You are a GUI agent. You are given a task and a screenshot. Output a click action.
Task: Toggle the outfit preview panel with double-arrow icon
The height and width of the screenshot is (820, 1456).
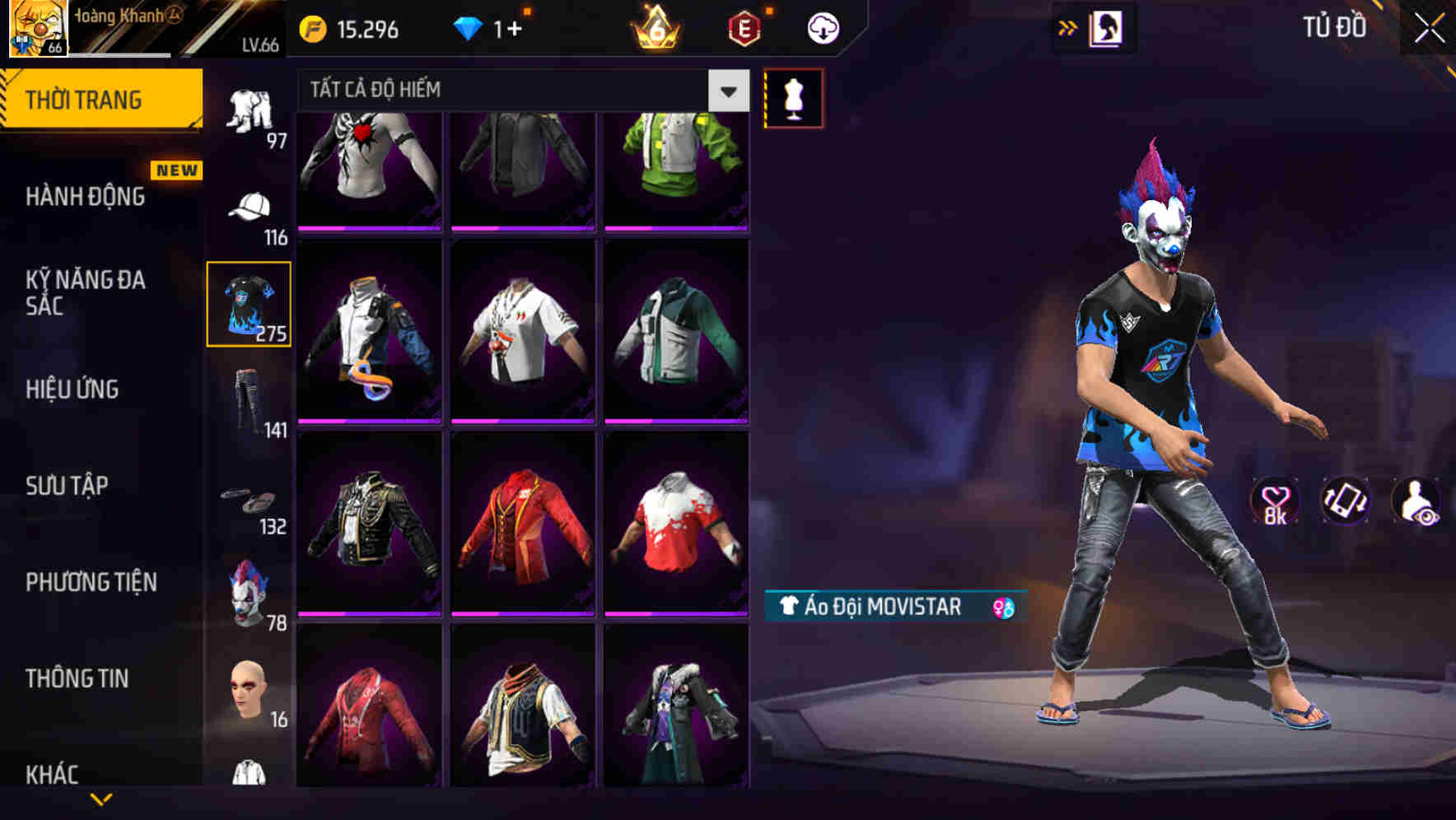pyautogui.click(x=1069, y=27)
